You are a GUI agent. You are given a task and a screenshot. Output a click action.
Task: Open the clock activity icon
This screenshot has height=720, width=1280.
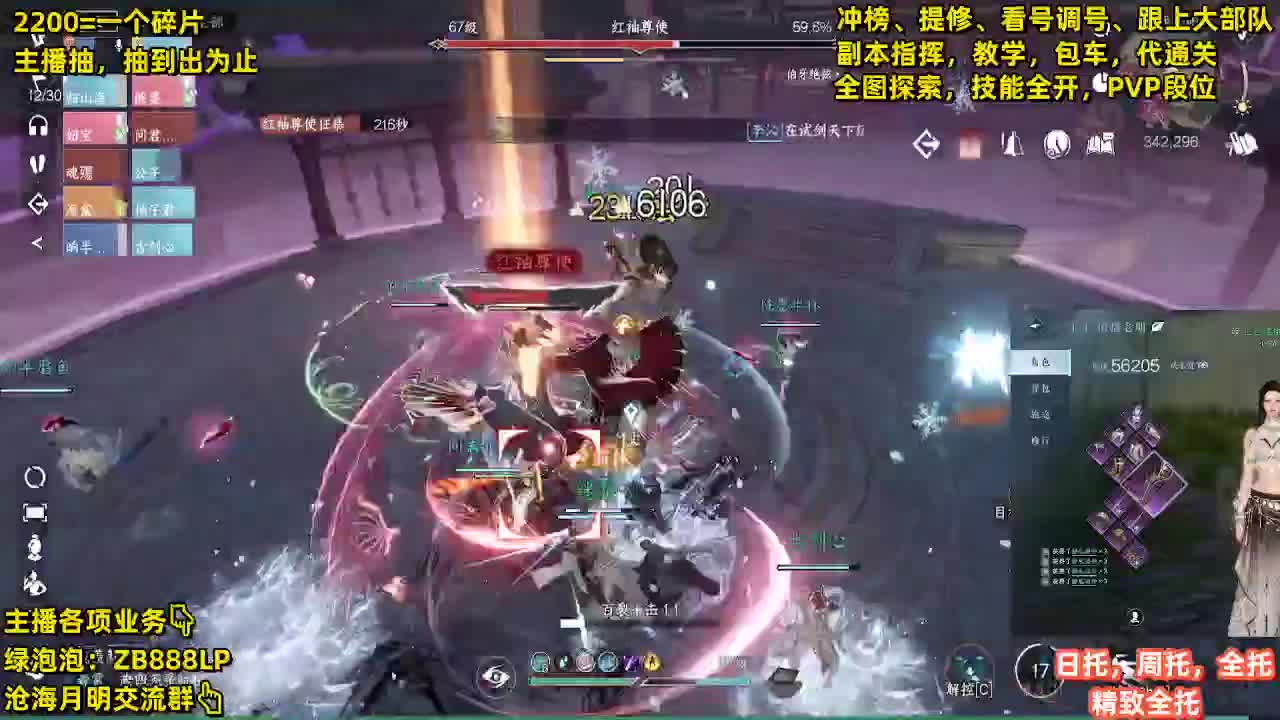1052,143
